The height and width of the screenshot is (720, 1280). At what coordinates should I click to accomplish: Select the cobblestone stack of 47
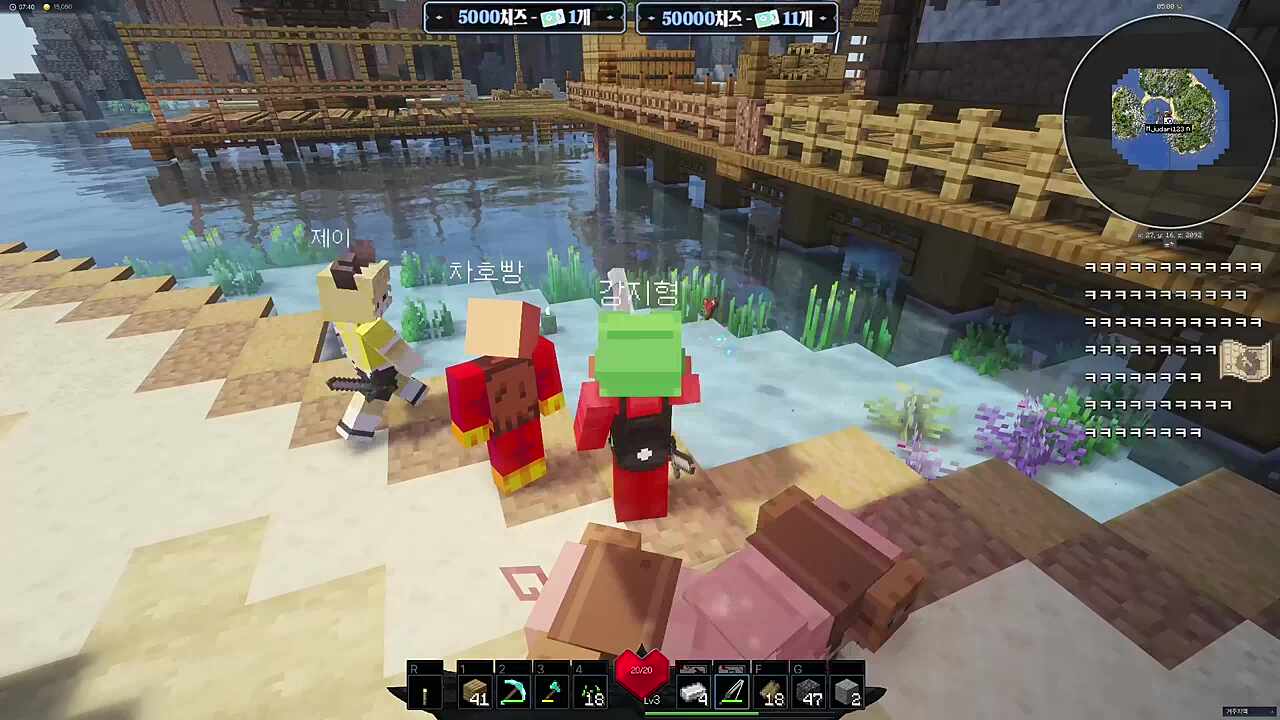[808, 692]
